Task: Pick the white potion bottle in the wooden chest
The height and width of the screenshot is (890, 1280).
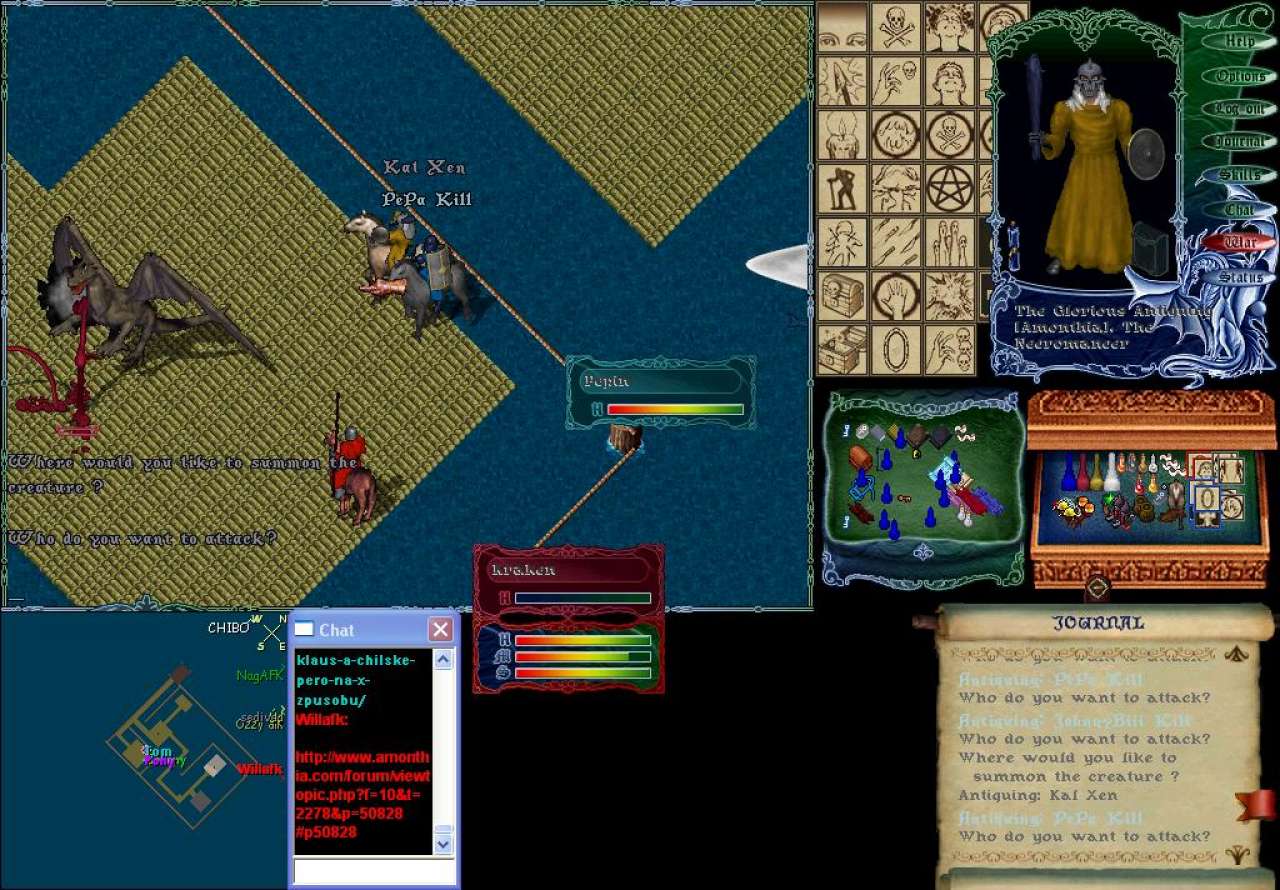Action: point(1110,476)
